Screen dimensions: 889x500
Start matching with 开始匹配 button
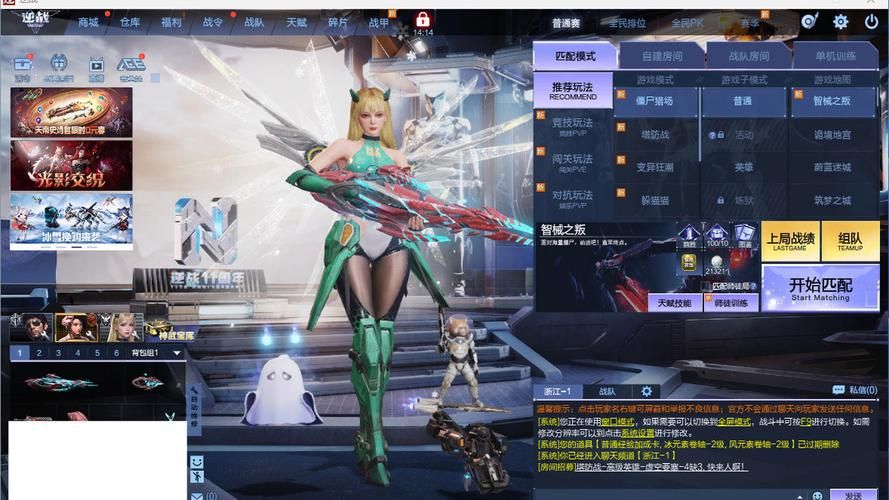[820, 288]
